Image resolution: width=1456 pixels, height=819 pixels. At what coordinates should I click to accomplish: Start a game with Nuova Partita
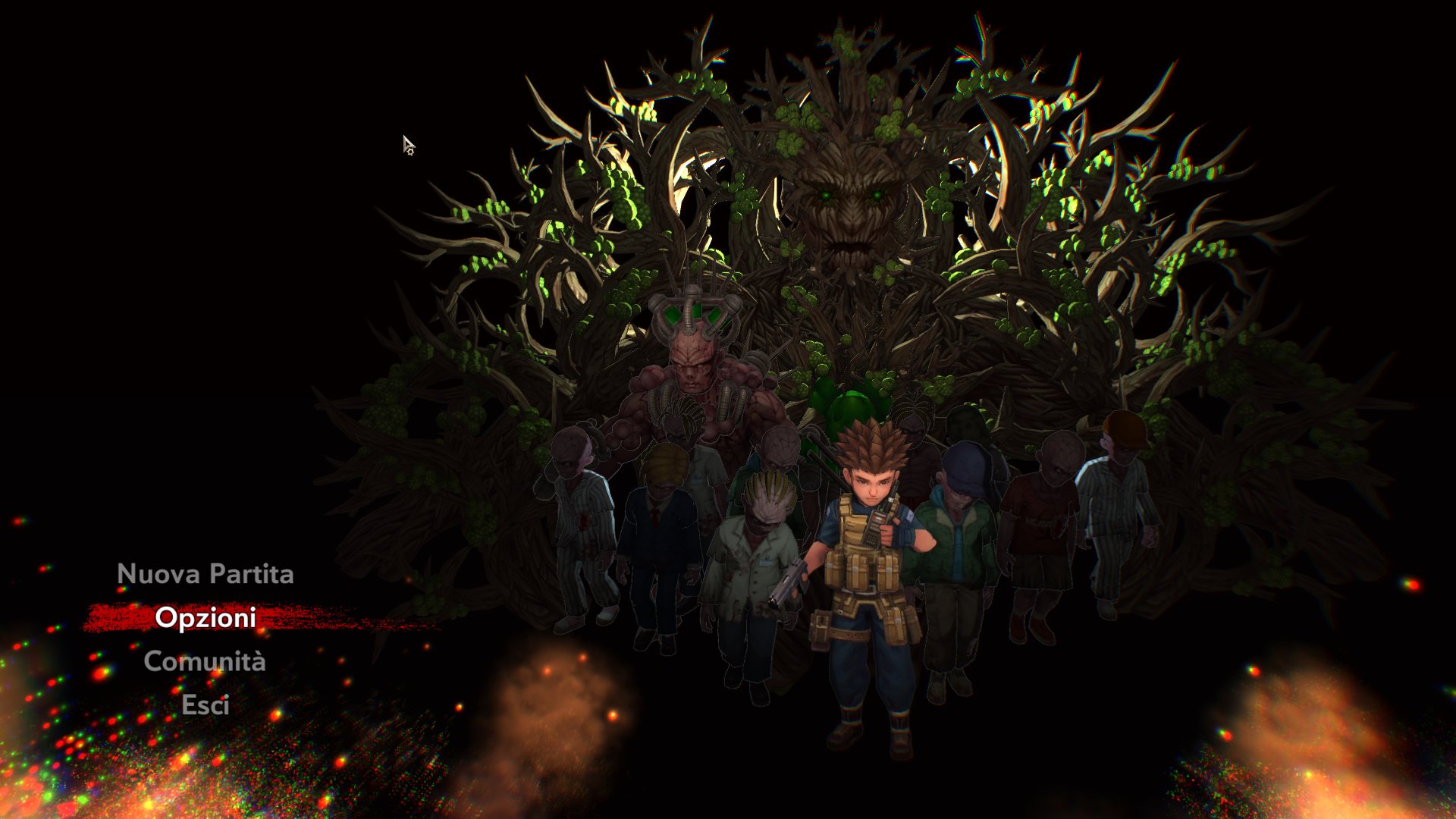tap(205, 574)
